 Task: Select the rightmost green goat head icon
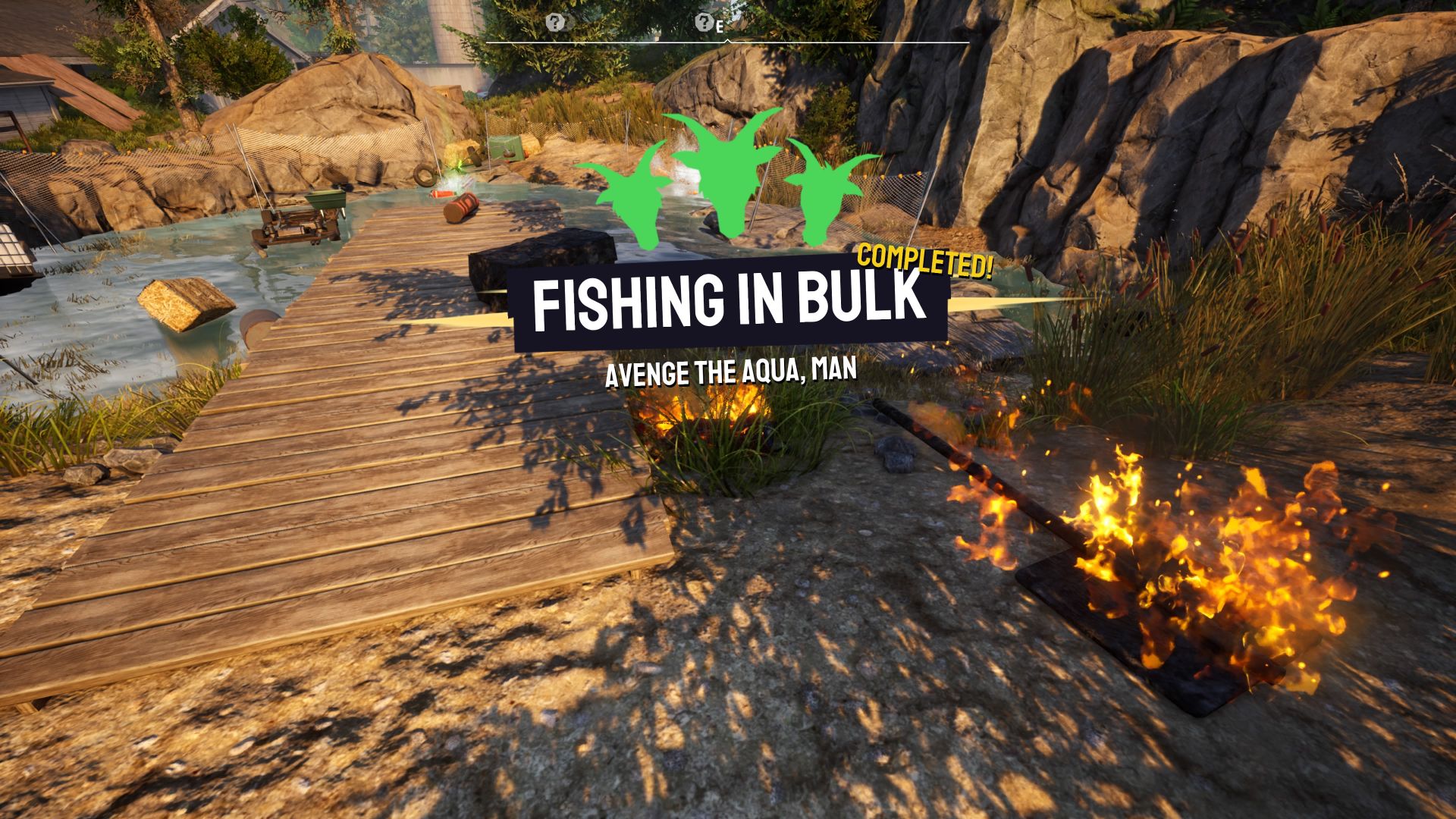point(820,197)
